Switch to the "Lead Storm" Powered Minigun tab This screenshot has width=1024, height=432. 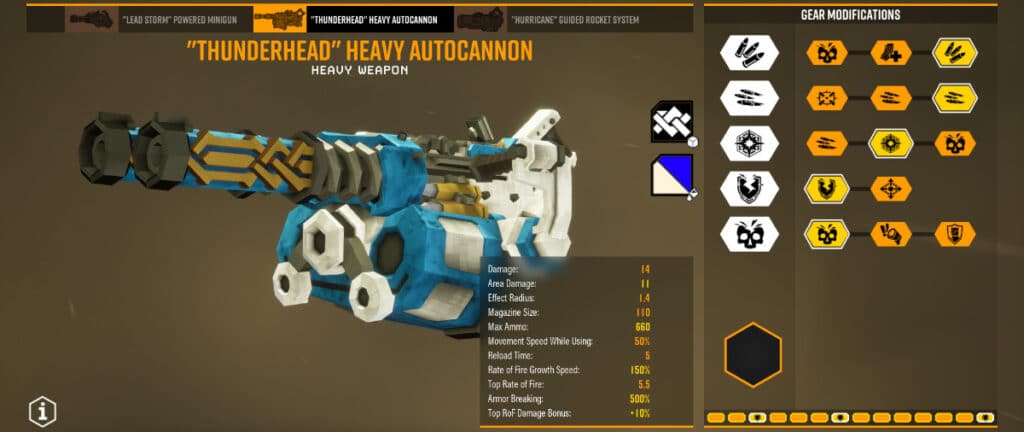[159, 19]
